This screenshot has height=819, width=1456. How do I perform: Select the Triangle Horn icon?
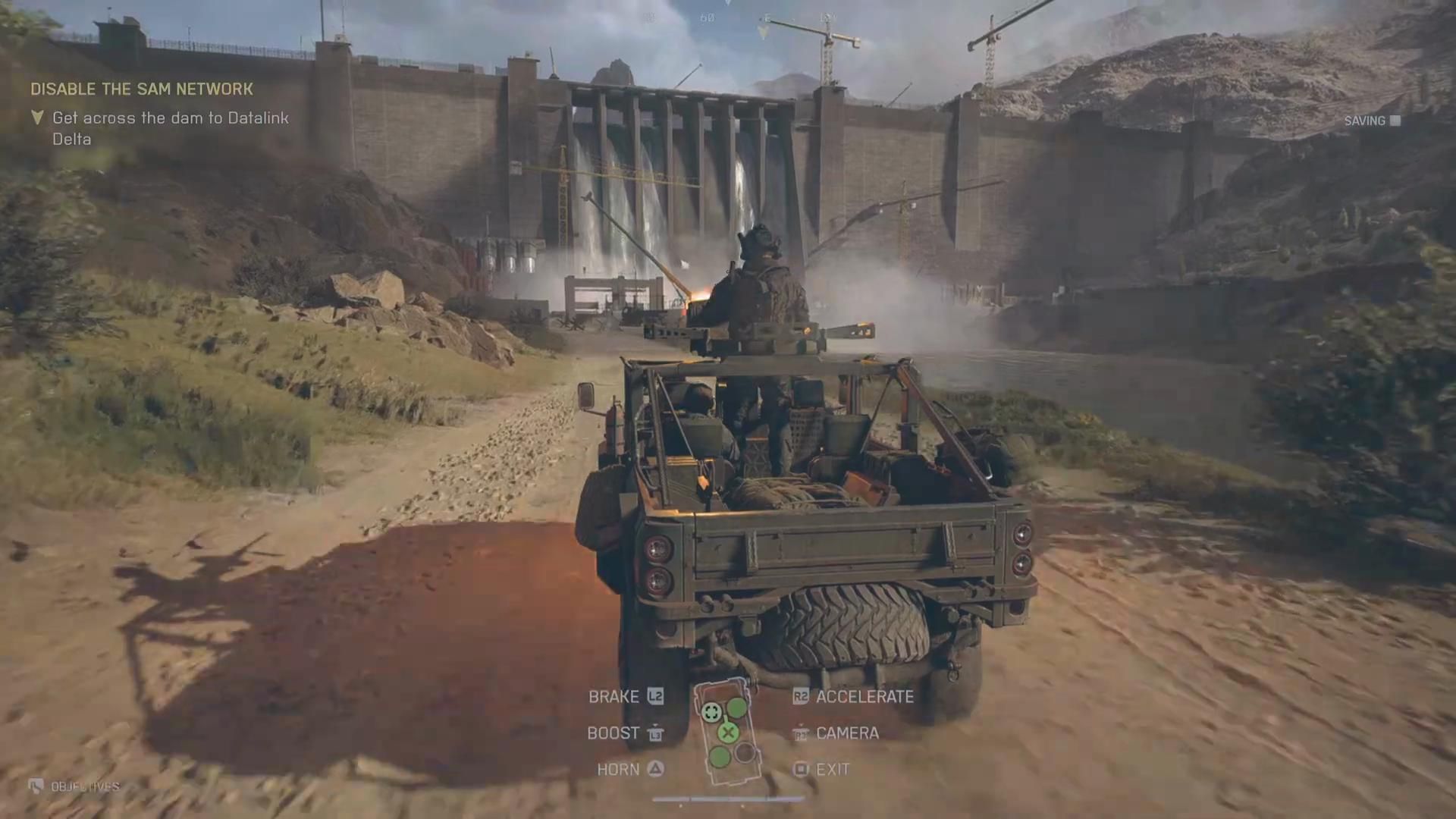654,769
